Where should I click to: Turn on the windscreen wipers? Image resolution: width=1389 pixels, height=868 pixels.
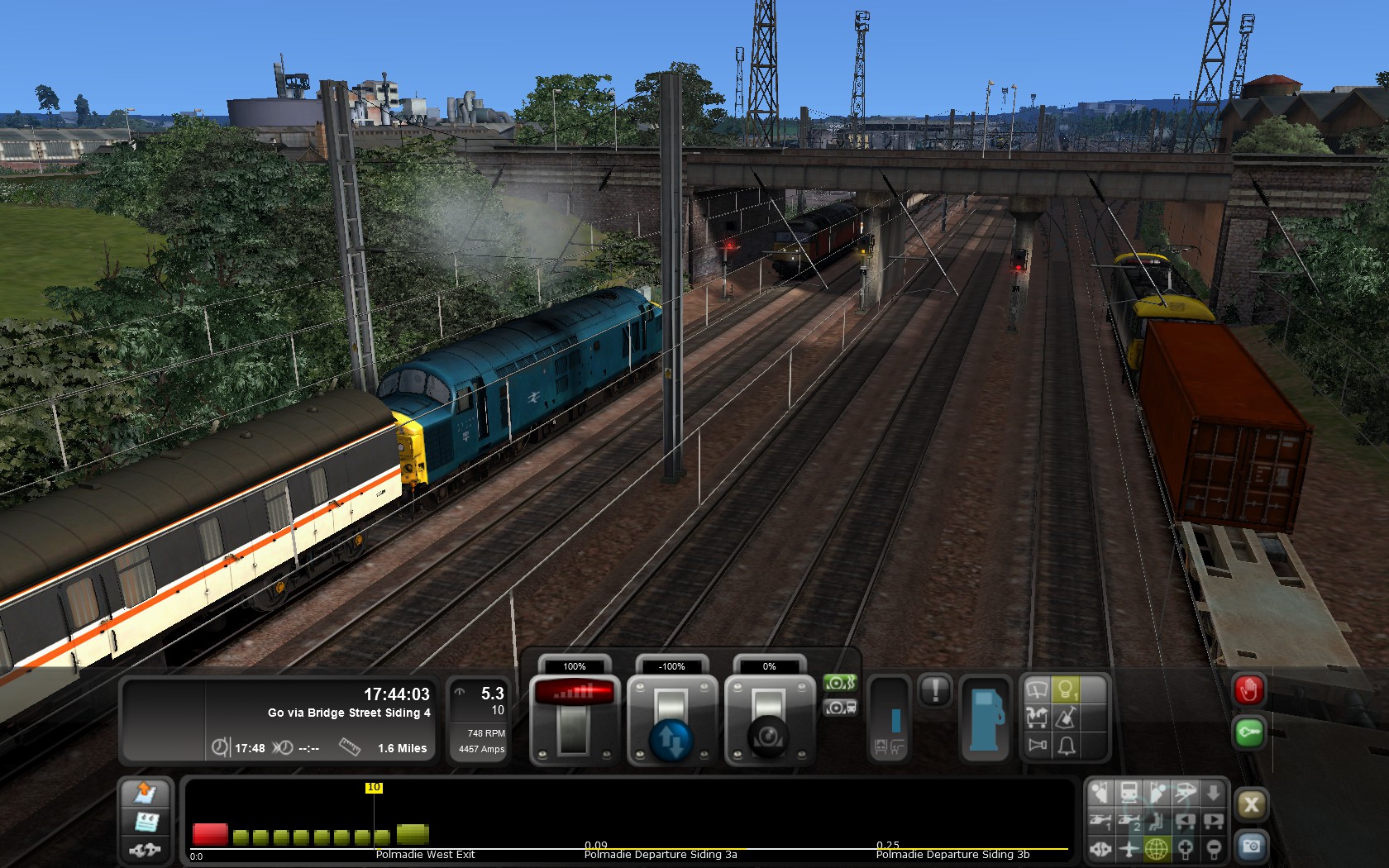coord(1037,689)
